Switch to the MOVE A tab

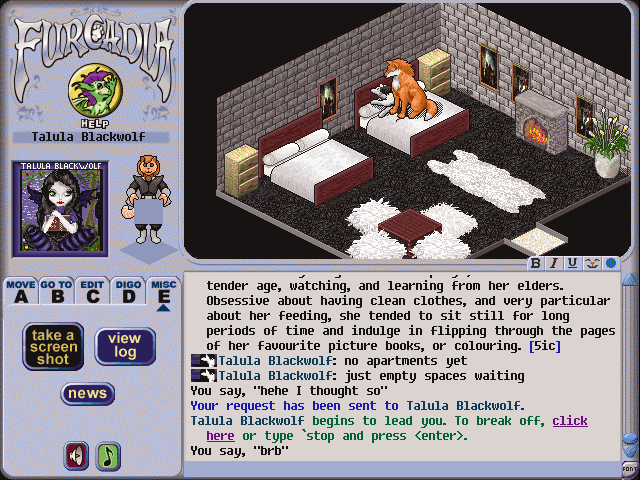point(20,291)
